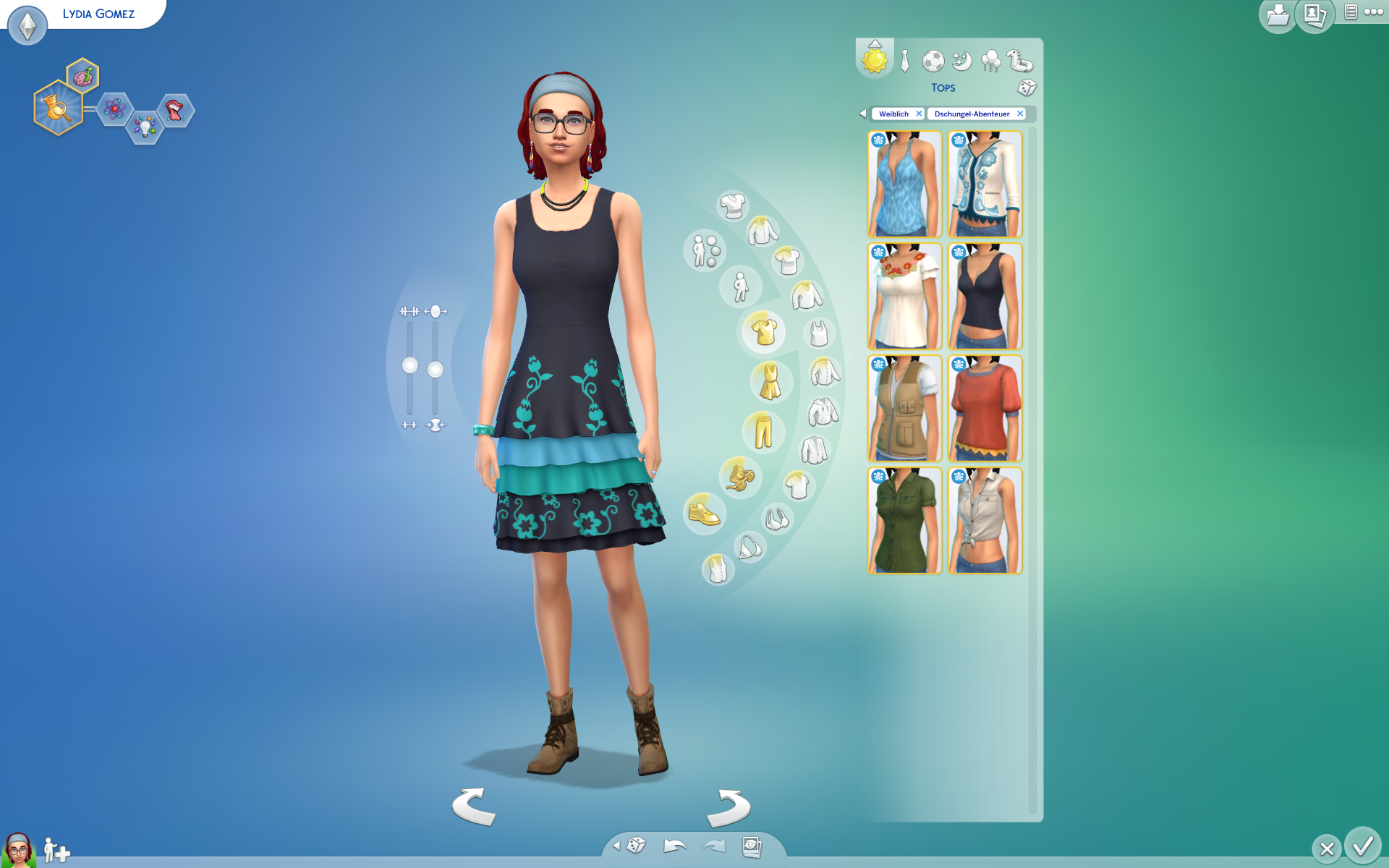Open the sleepwear moon tab

961,61
